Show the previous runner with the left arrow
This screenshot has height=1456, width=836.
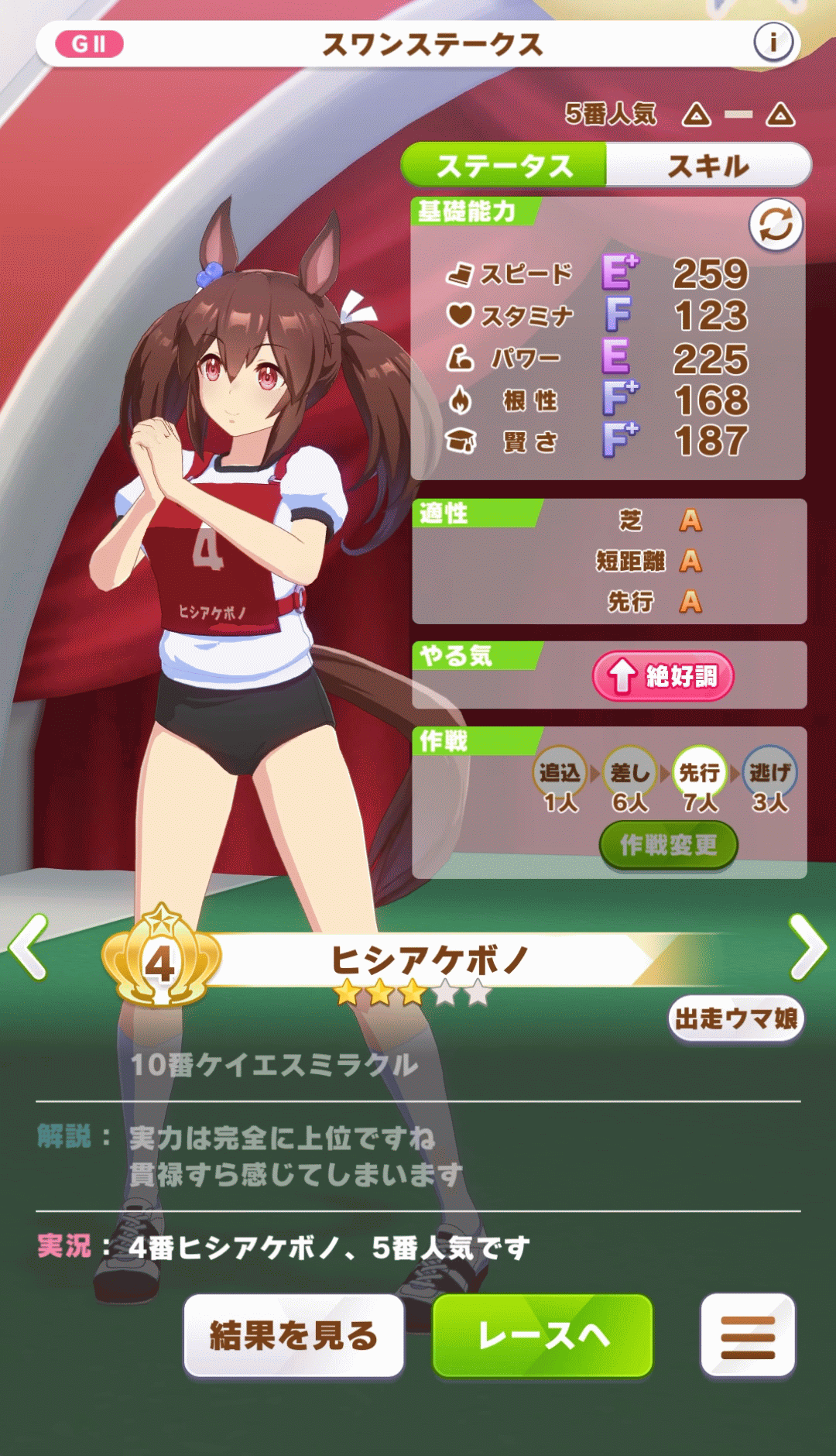tap(29, 946)
